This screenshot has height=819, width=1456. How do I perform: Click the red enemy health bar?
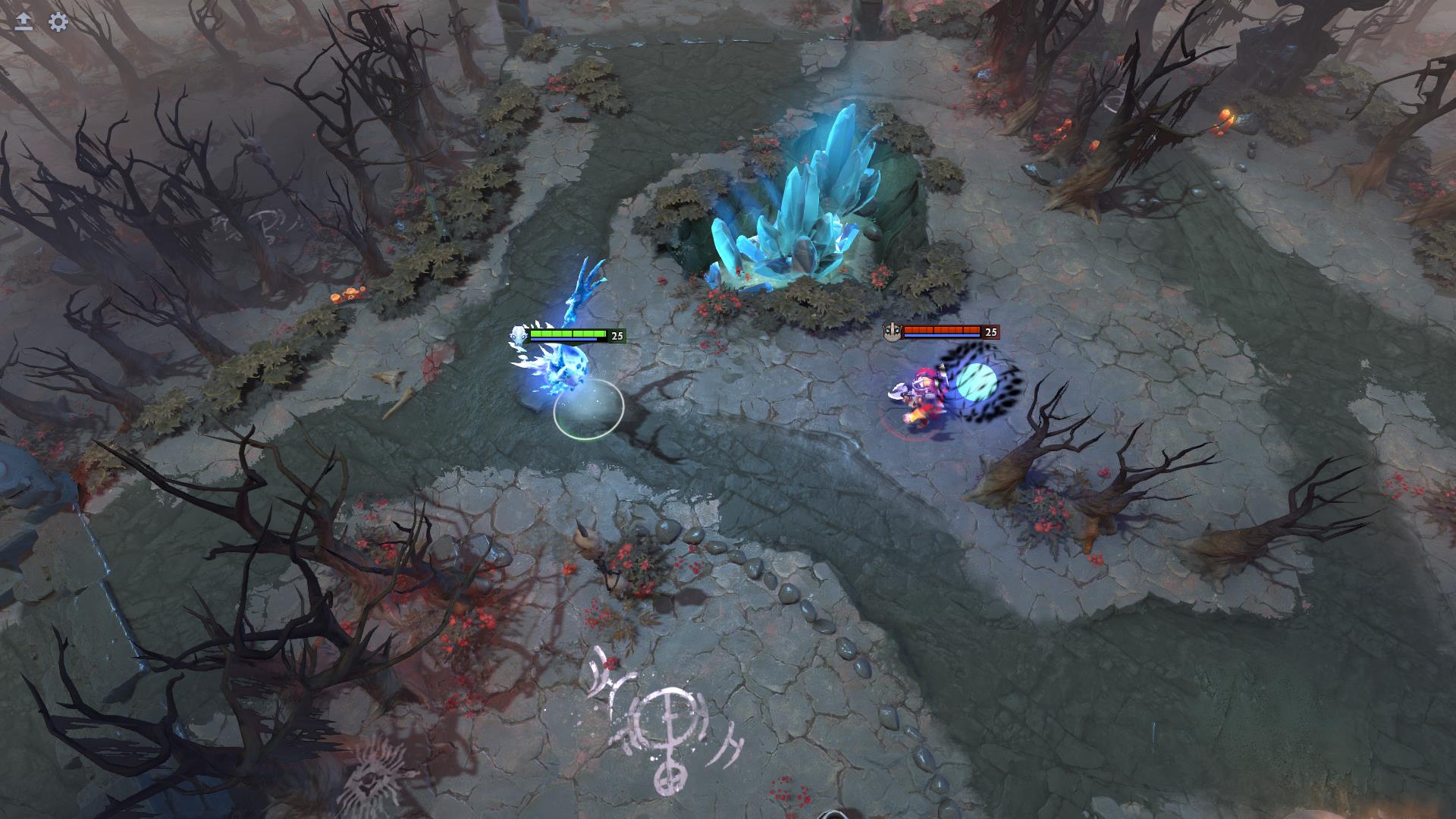coord(942,331)
